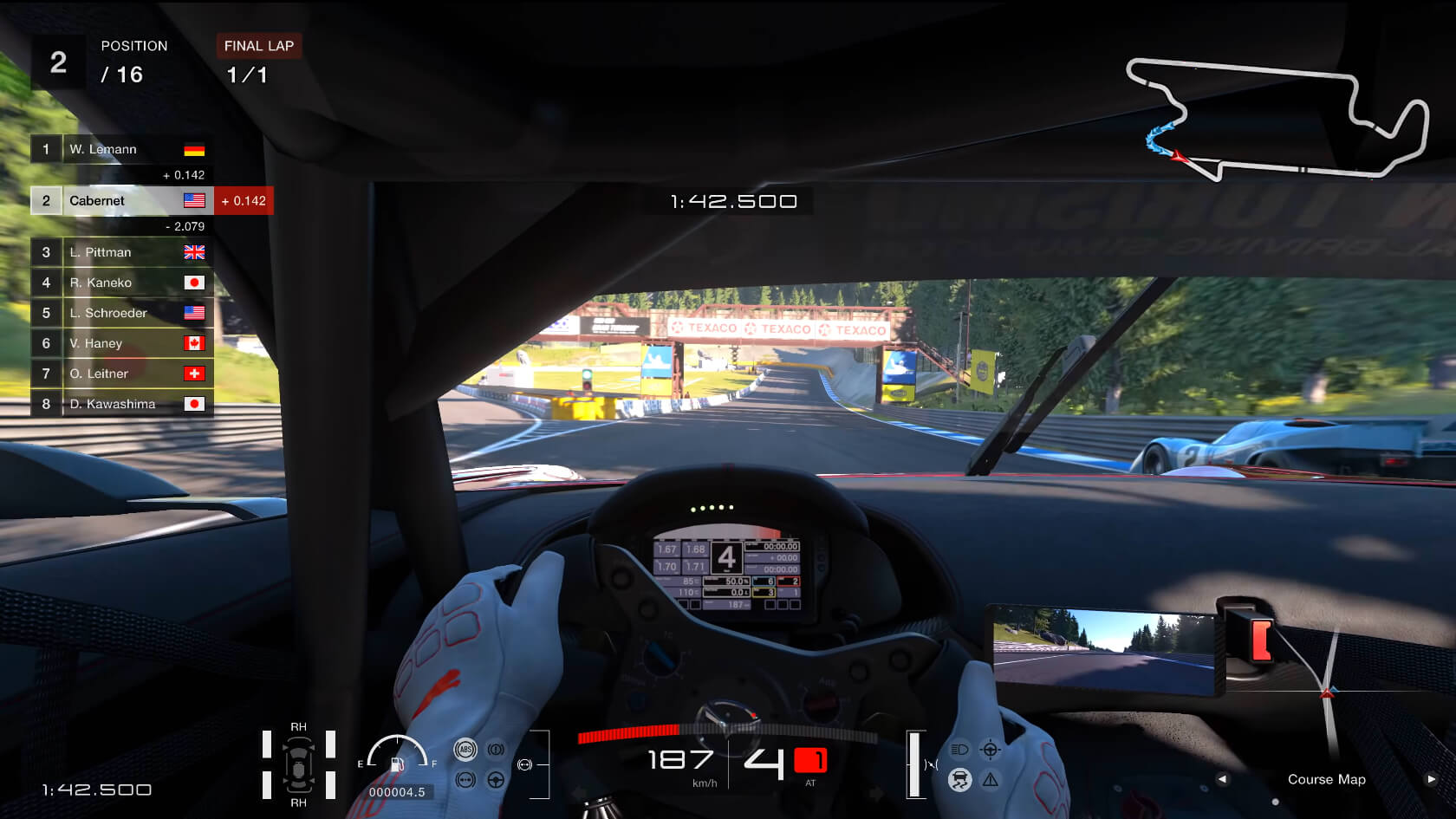Screen dimensions: 1456x819
Task: Select R. Kaneko's leaderboard row
Action: pos(121,283)
